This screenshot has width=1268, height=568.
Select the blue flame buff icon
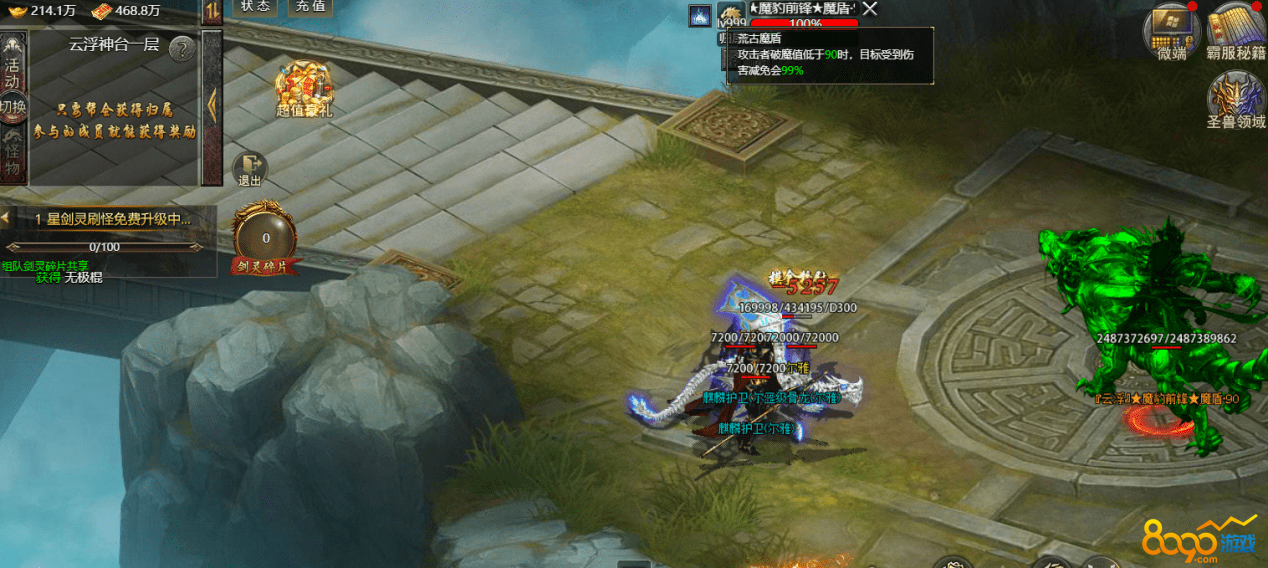tap(699, 16)
